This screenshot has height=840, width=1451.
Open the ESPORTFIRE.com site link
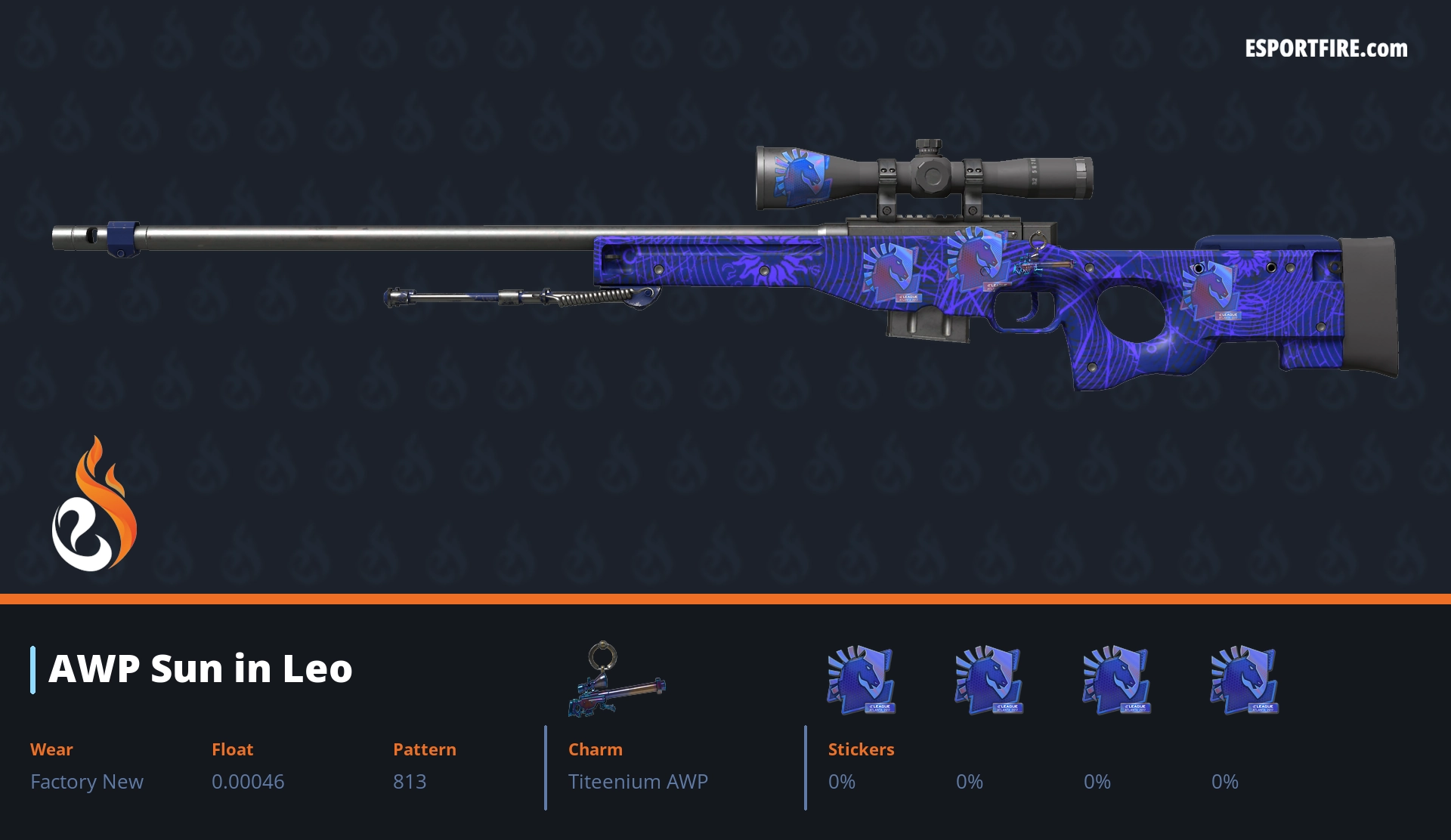pyautogui.click(x=1326, y=49)
